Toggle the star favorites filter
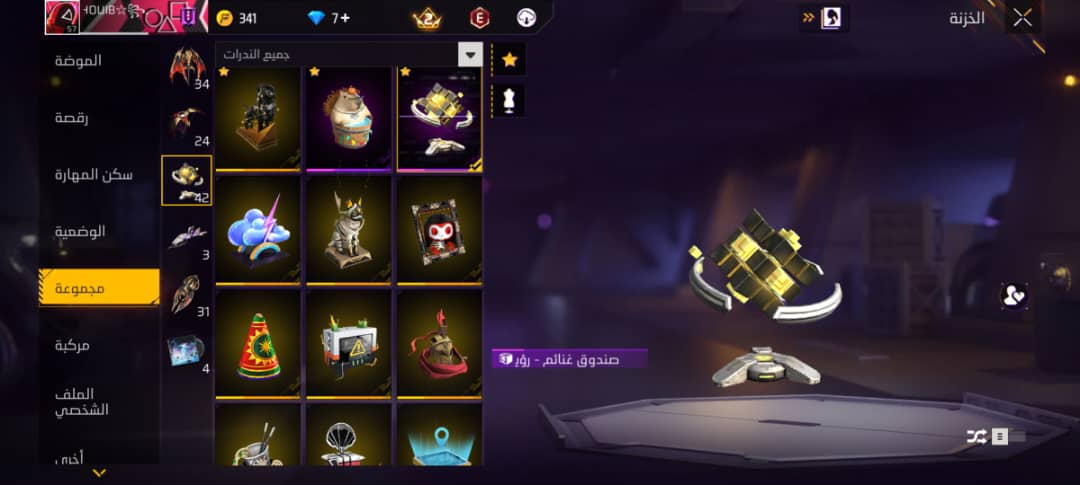 (509, 60)
